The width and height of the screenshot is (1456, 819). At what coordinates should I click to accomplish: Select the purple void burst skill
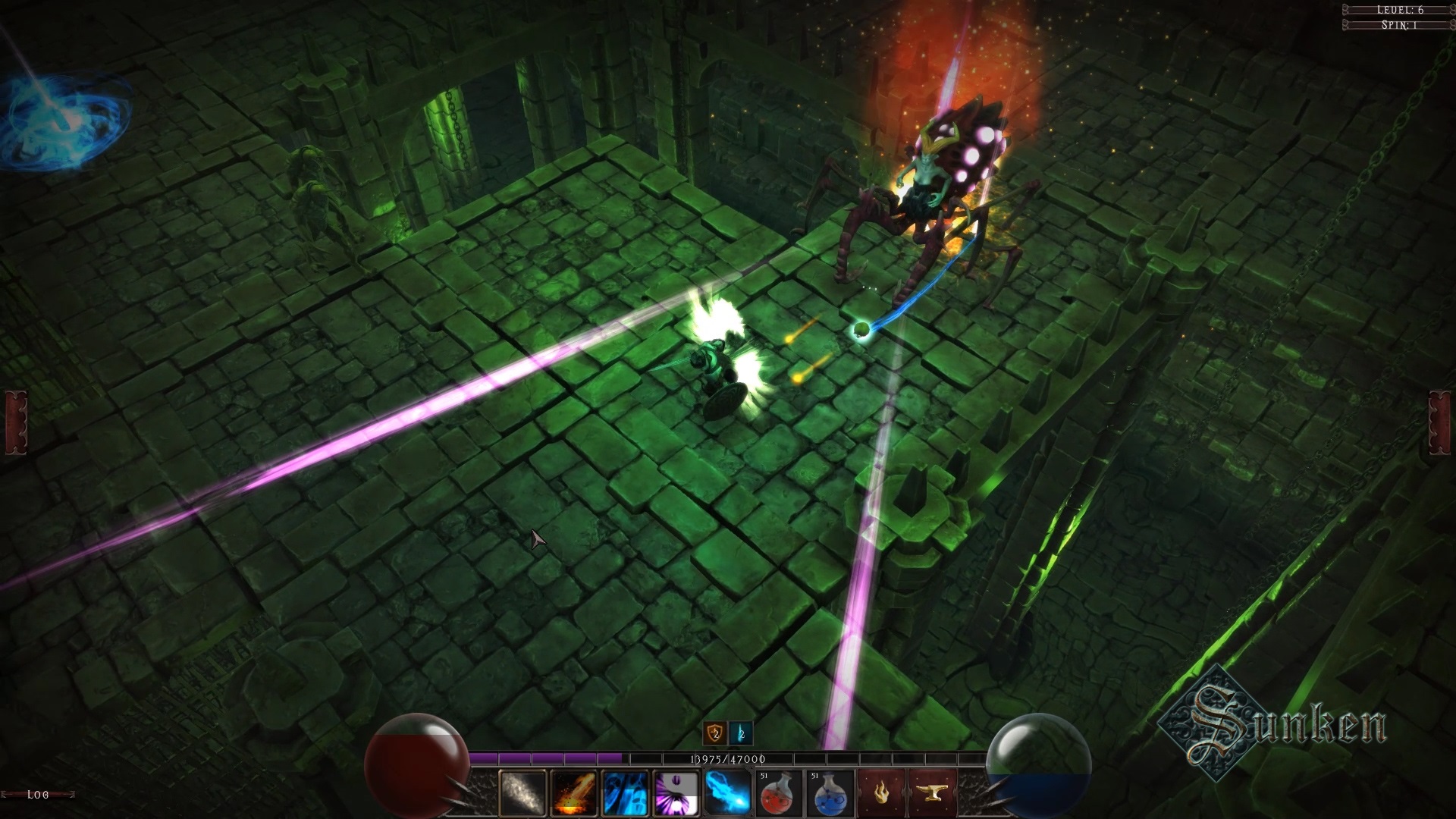point(675,794)
